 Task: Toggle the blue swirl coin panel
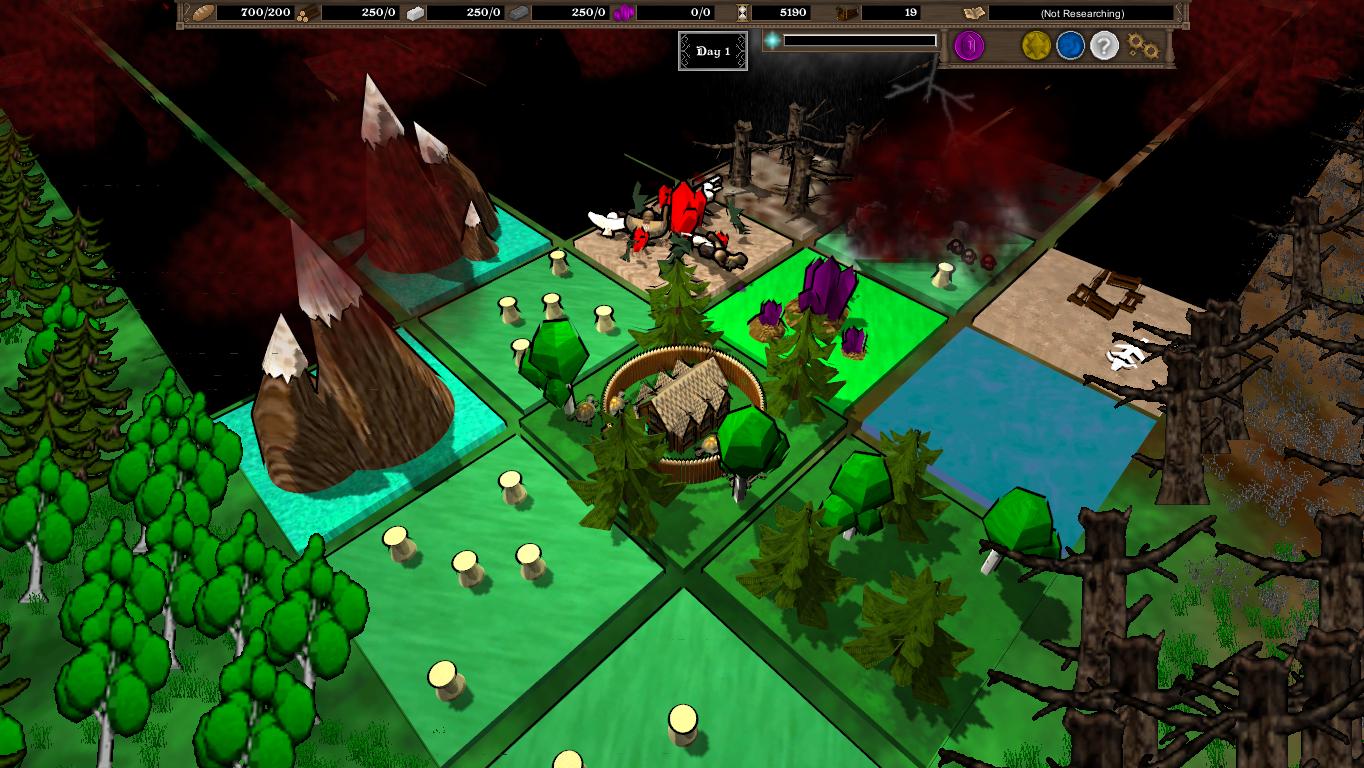click(1068, 46)
